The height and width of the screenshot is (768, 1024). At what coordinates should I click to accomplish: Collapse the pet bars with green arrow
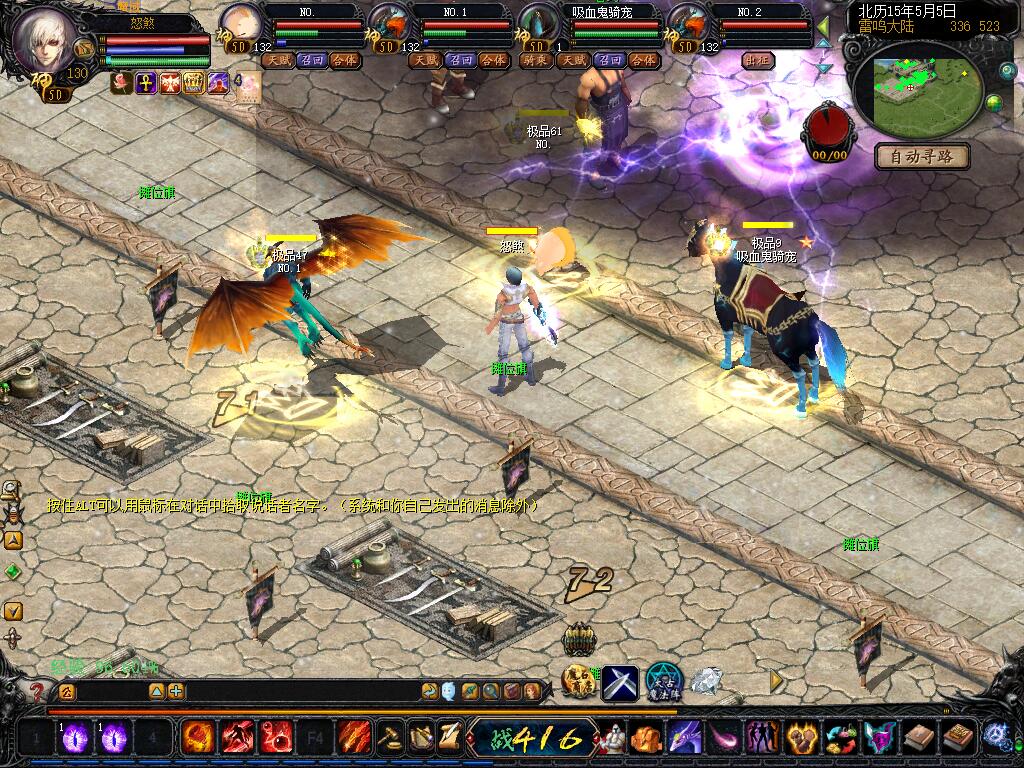pos(823,26)
